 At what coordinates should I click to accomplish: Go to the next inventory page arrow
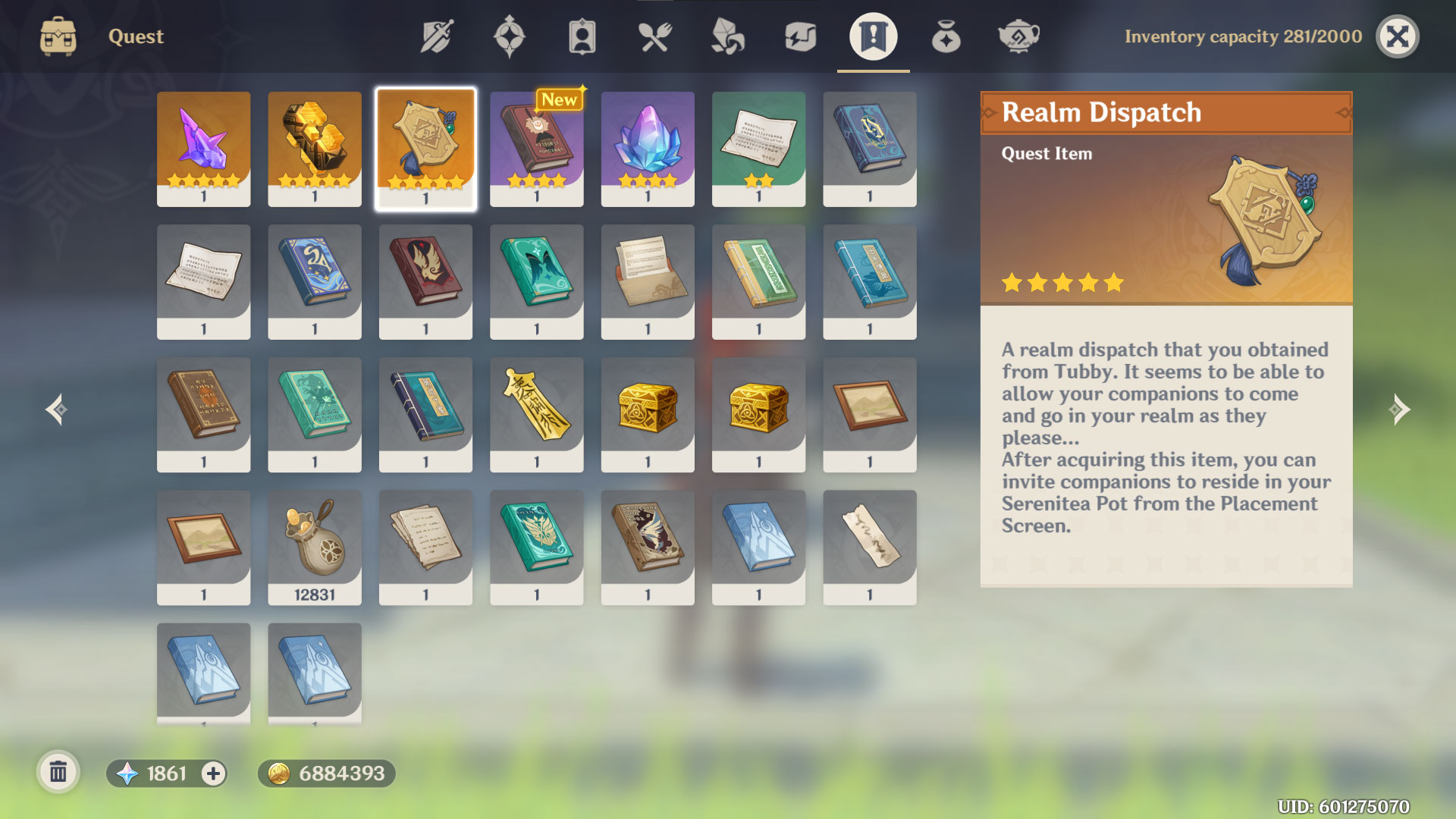(x=1399, y=409)
